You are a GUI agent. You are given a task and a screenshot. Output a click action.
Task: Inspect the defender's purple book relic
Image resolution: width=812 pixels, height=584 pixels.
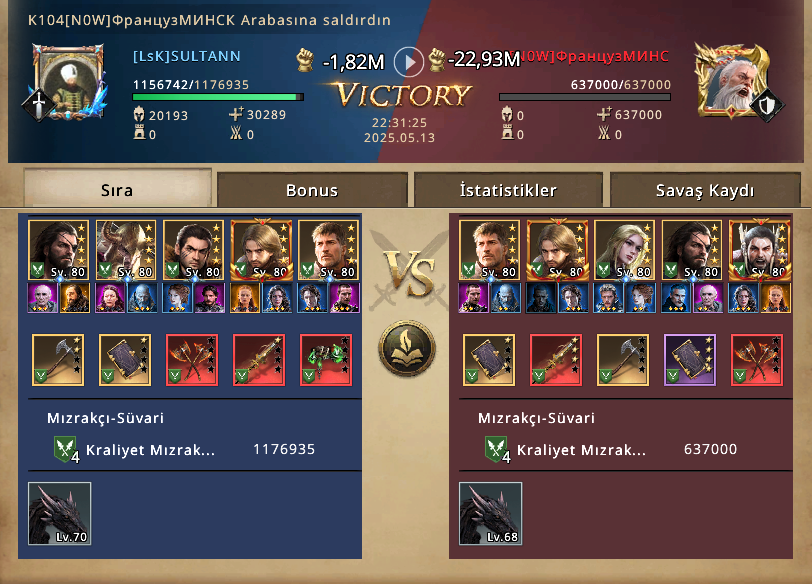point(690,360)
